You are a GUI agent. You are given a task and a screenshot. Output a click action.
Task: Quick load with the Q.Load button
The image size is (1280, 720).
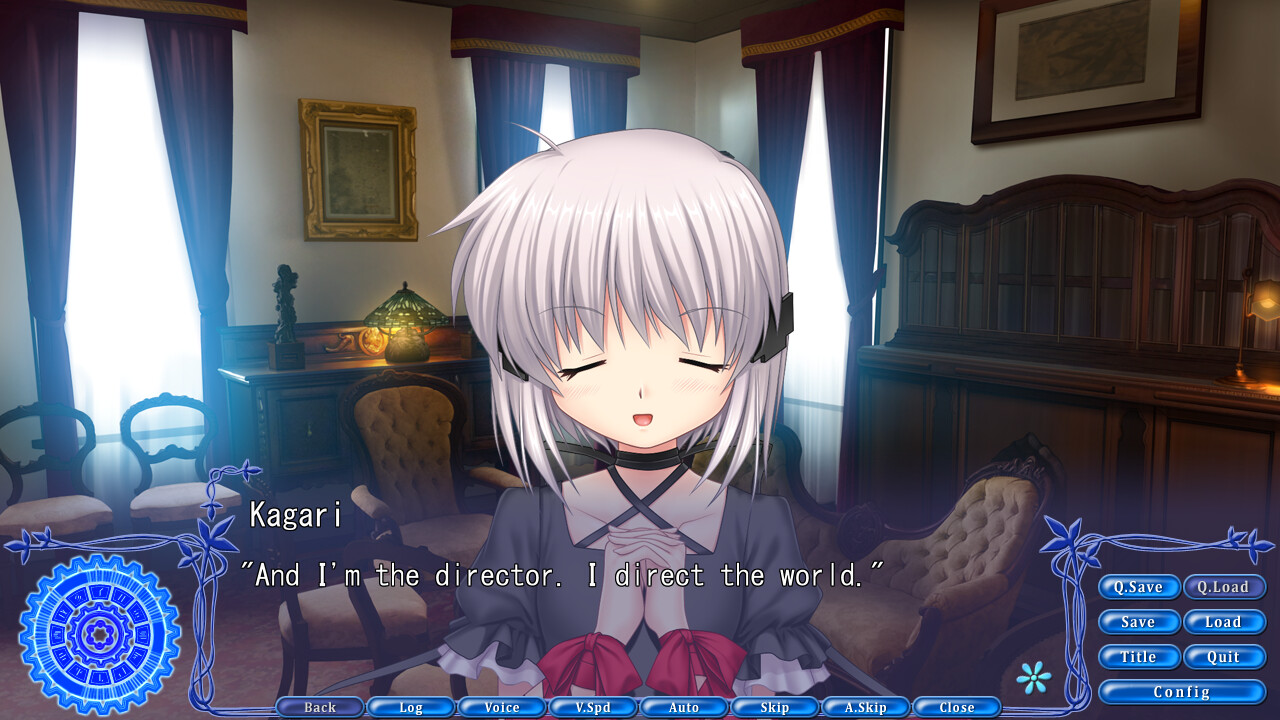(1225, 587)
